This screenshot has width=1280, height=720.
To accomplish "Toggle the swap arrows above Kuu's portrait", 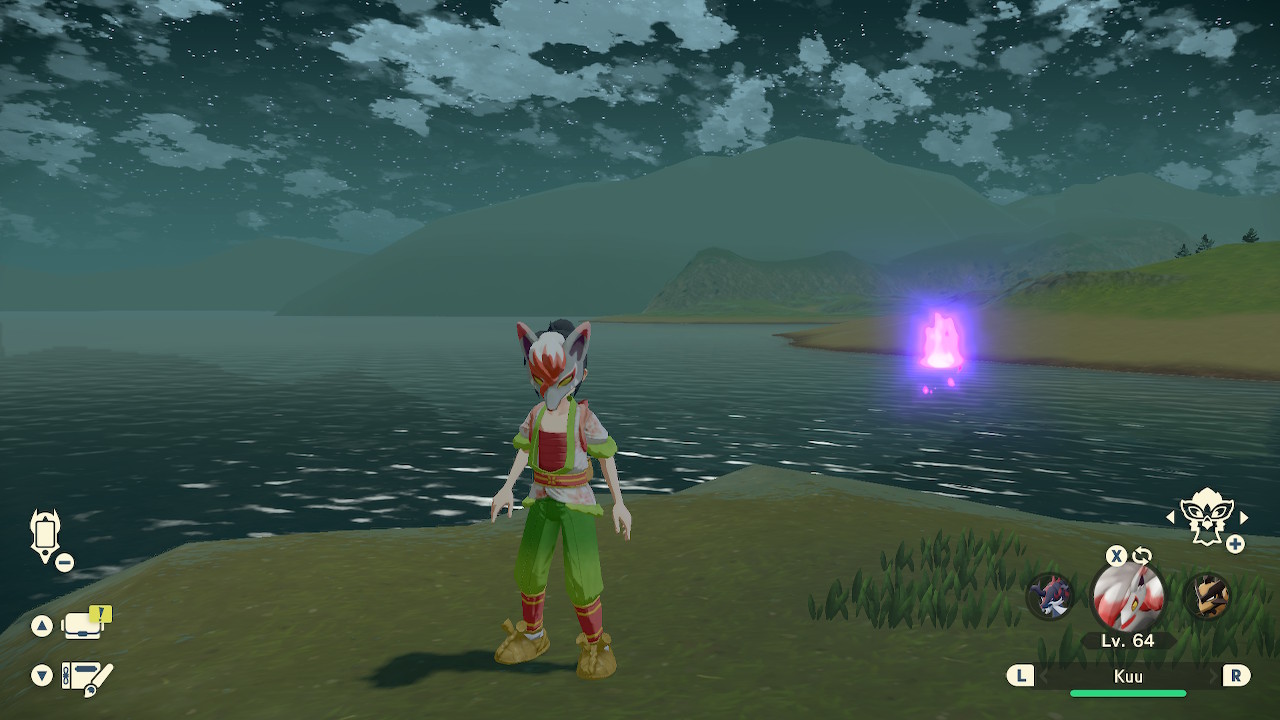I will coord(1142,556).
